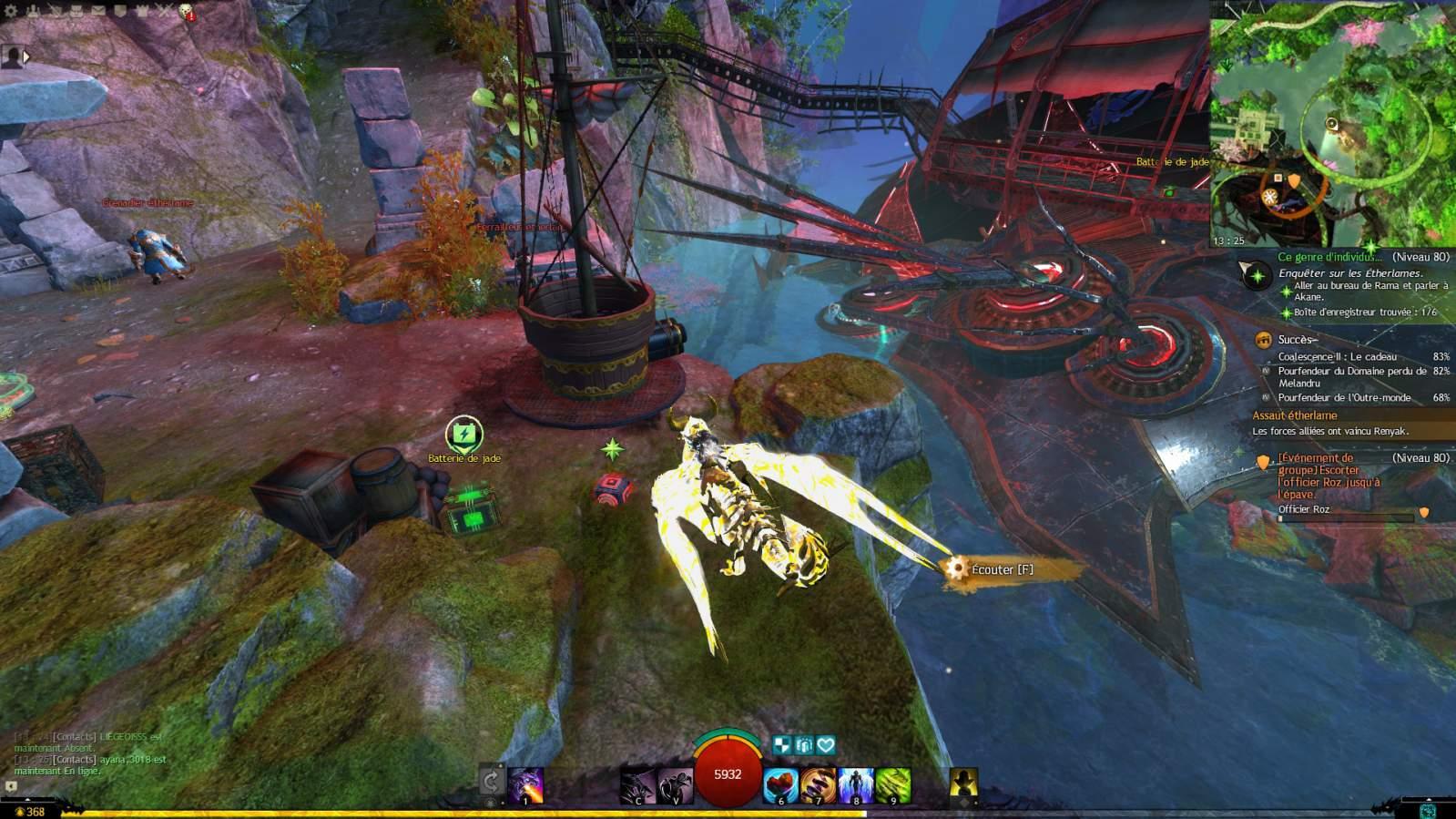This screenshot has width=1456, height=819.
Task: Click the yellow mount dismount icon
Action: click(x=963, y=783)
